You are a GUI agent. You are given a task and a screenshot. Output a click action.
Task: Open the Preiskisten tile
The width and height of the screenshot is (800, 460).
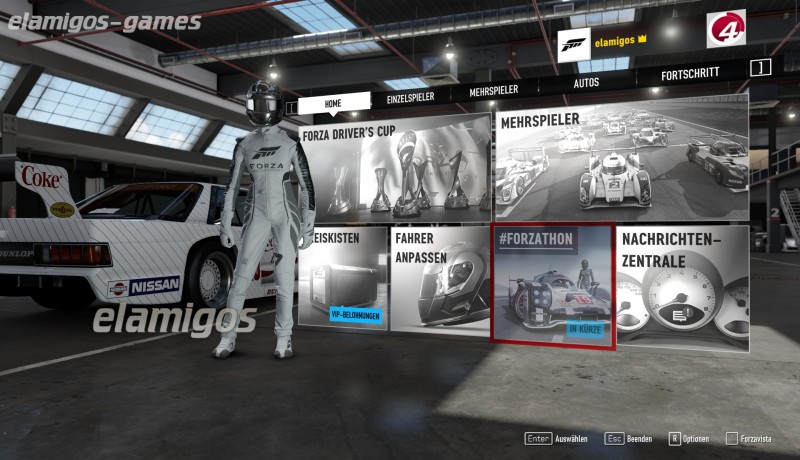click(342, 280)
